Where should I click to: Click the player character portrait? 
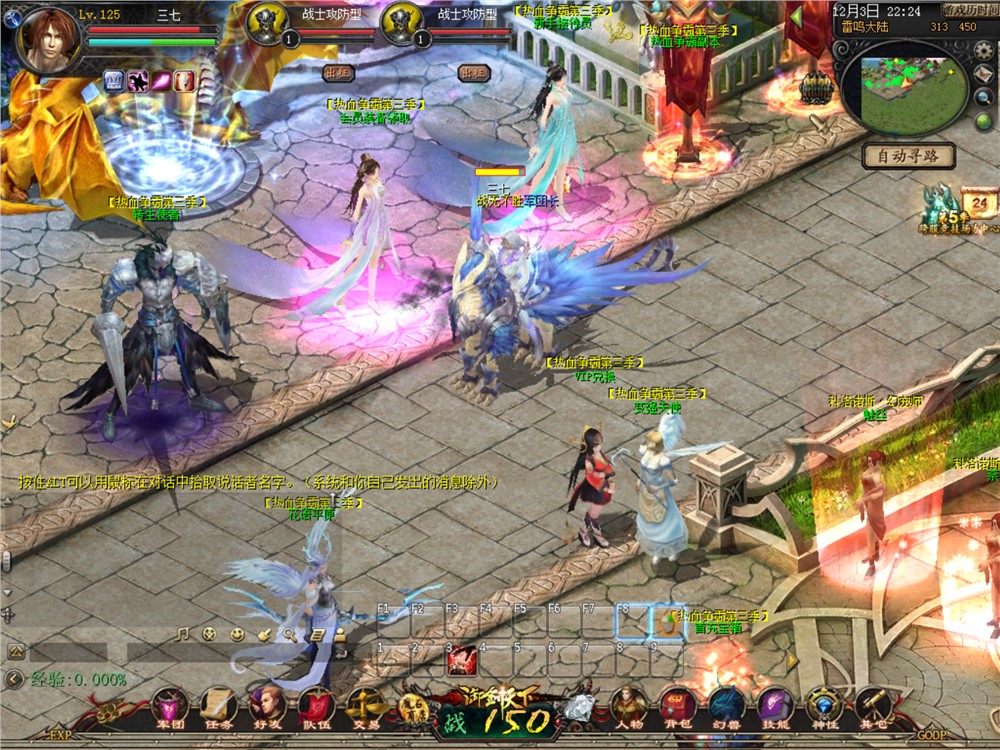(47, 40)
